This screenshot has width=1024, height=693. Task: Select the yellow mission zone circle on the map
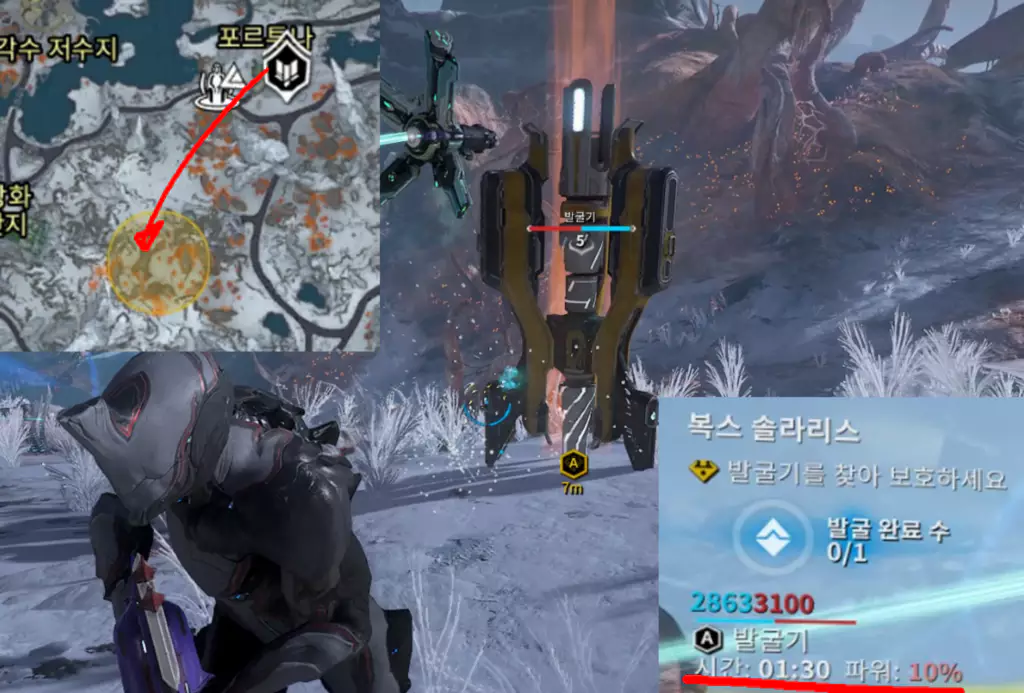158,262
